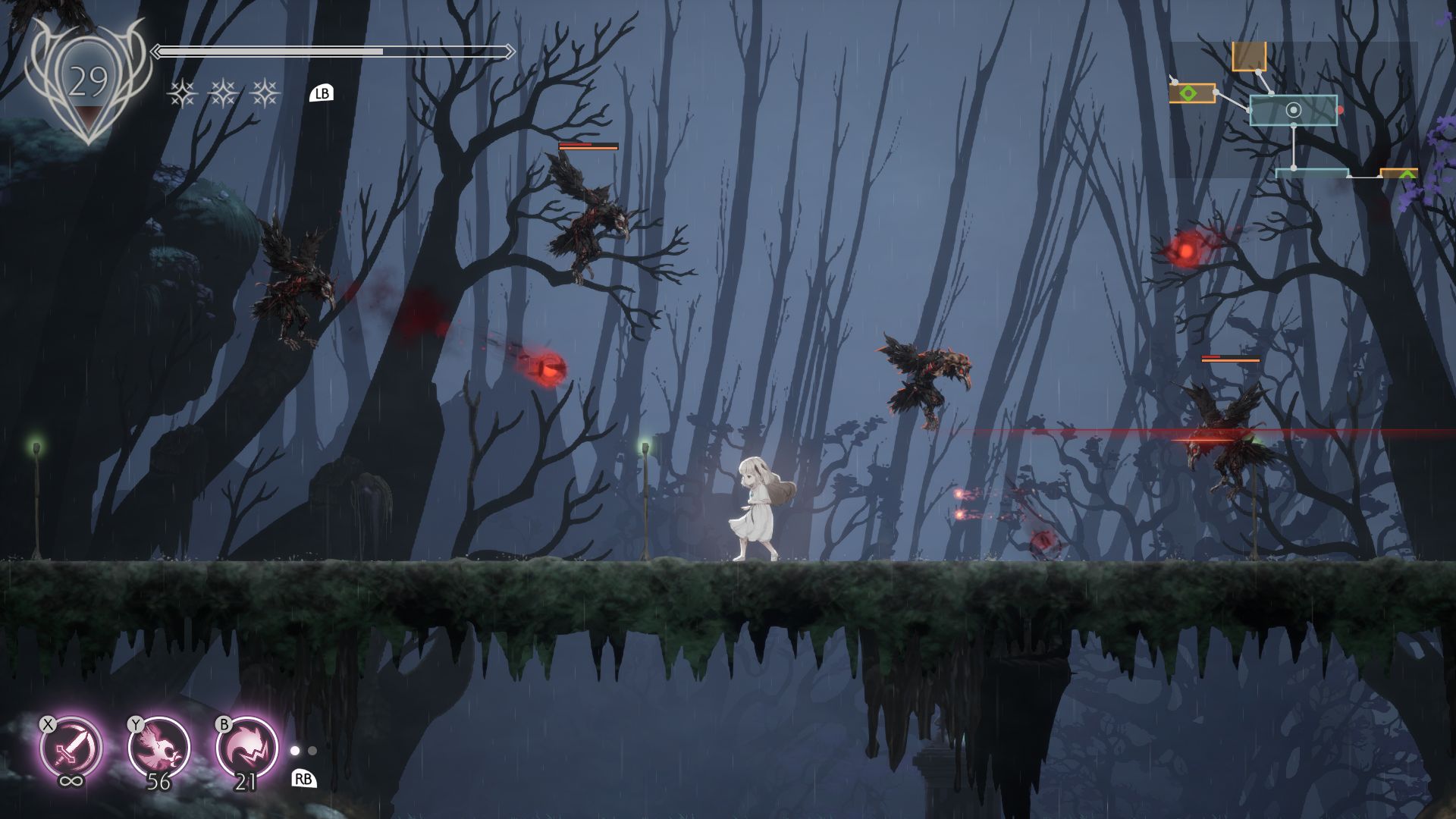
Task: Select the red dot marker on minimap
Action: pyautogui.click(x=1340, y=111)
